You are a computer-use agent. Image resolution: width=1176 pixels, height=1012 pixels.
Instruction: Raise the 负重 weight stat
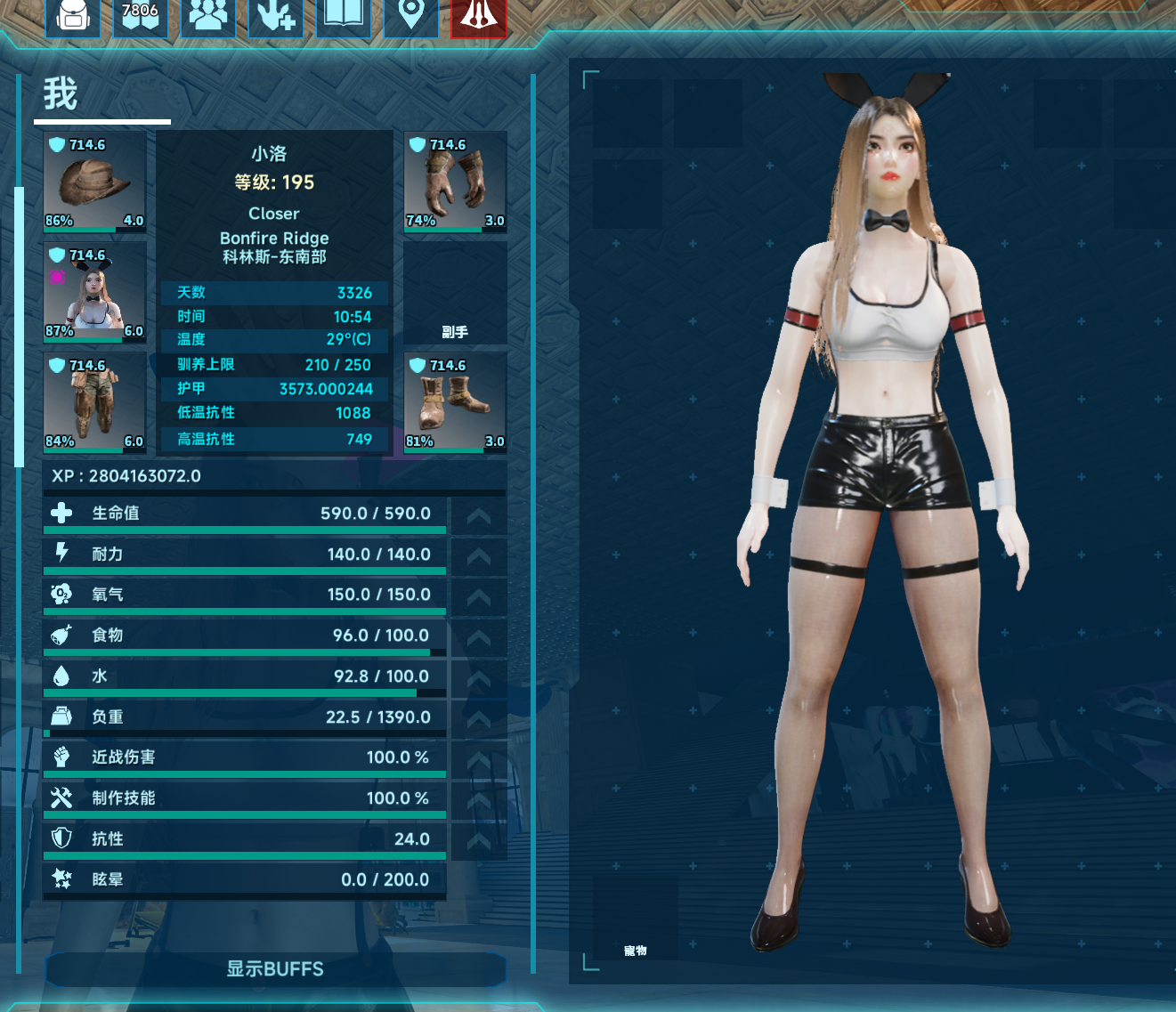[x=479, y=719]
